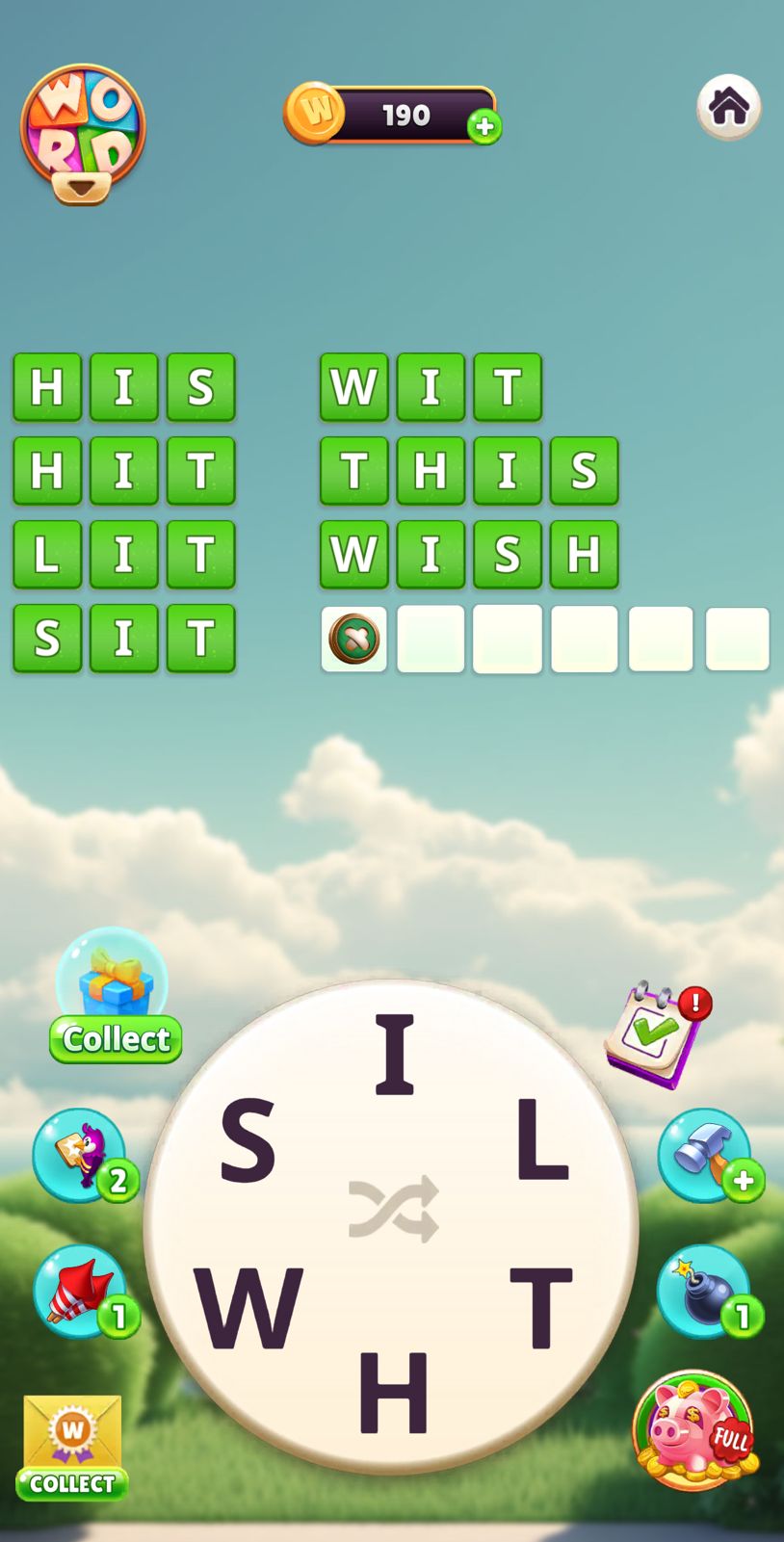Select letter W on the wheel
This screenshot has width=784, height=1542.
click(248, 1307)
